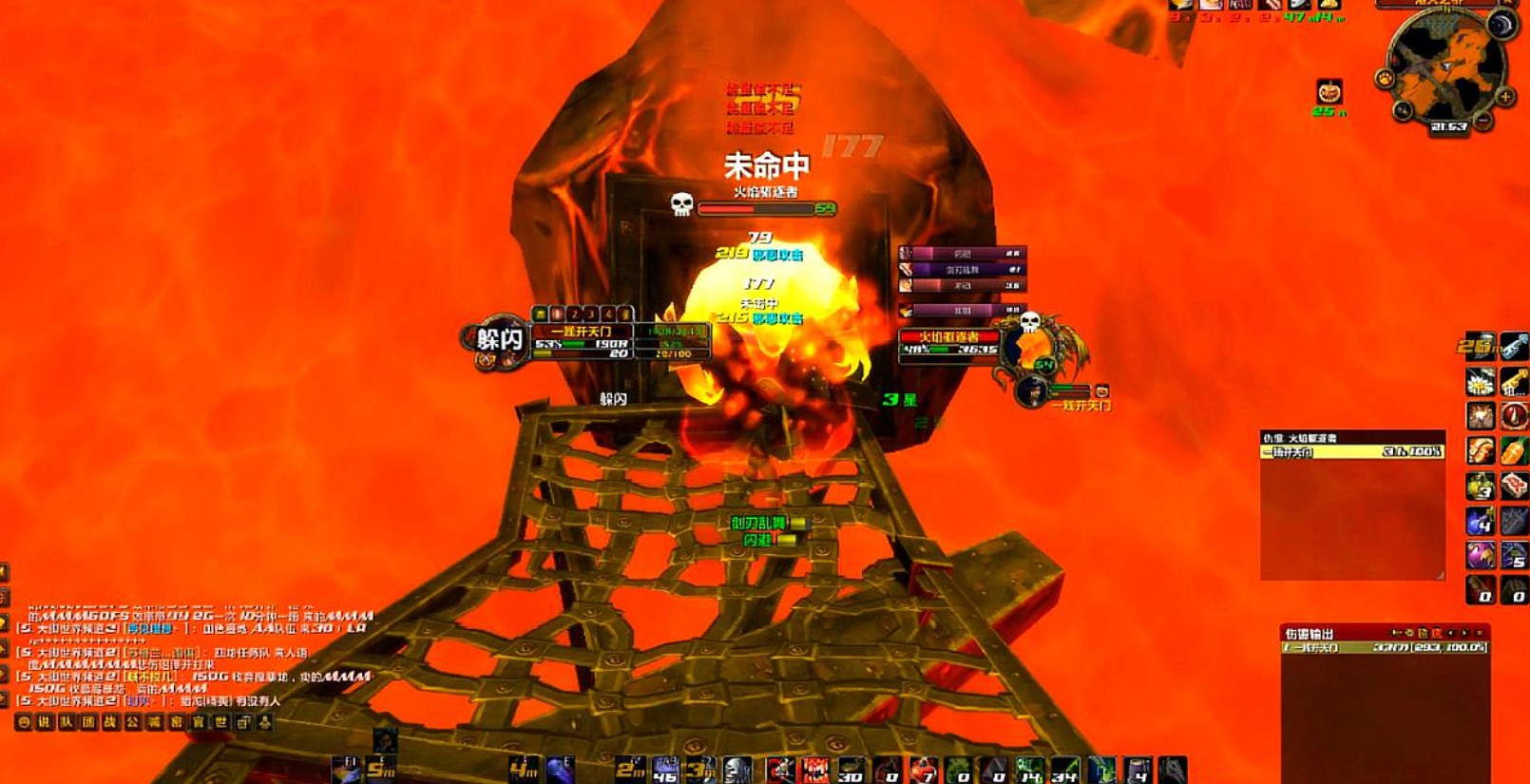Click the pumpkin Halloween buff icon below the minimap
The image size is (1530, 784).
(x=1329, y=90)
